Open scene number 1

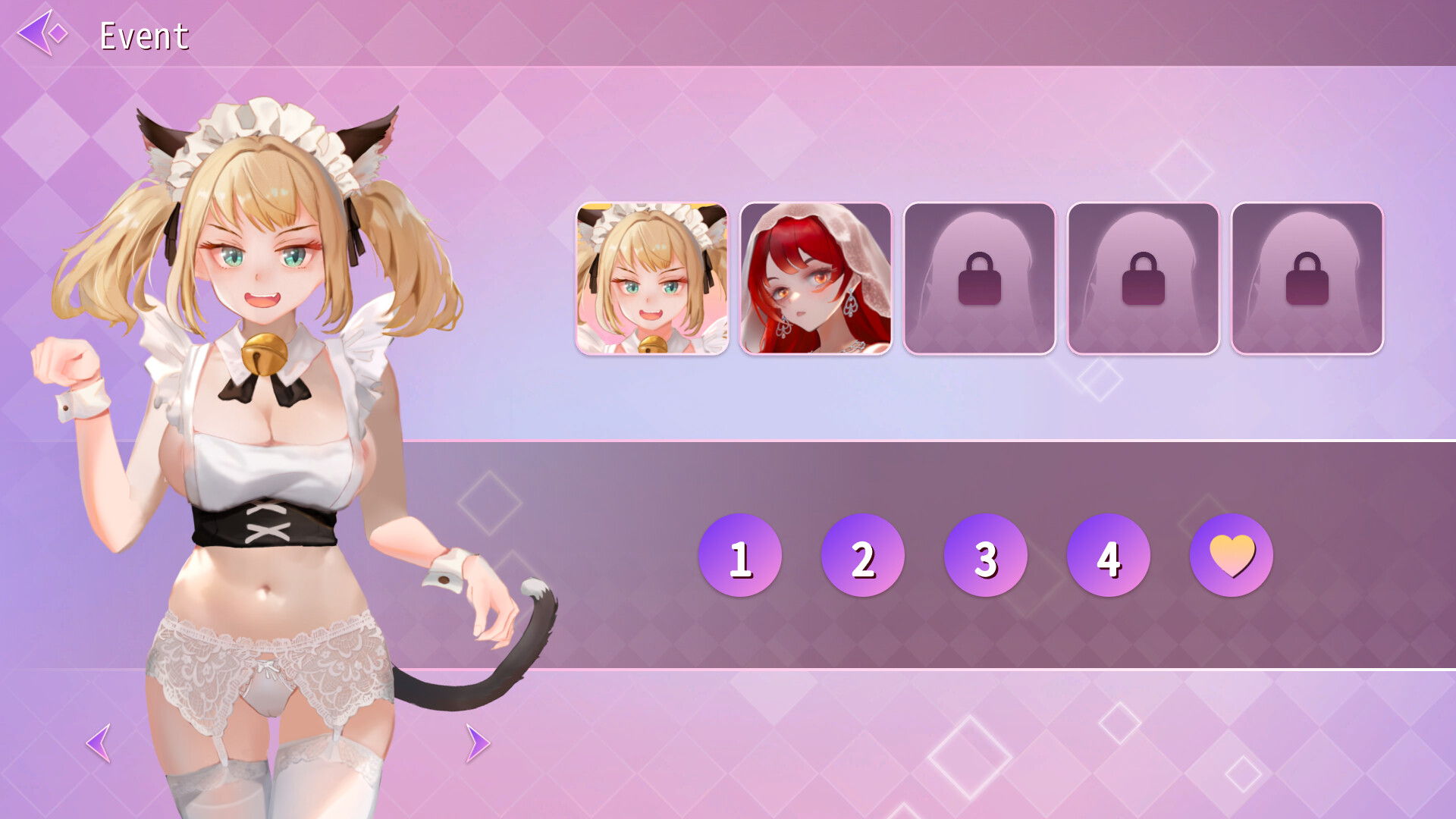pos(741,554)
